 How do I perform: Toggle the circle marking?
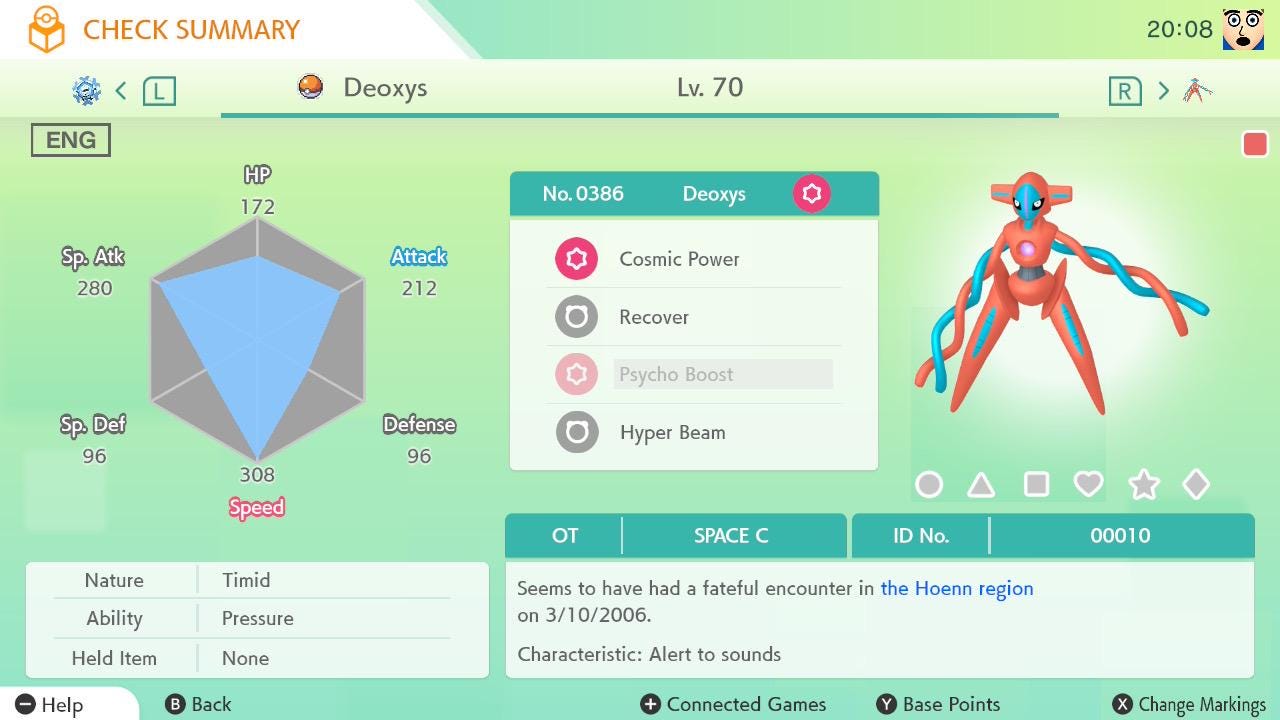click(x=929, y=485)
